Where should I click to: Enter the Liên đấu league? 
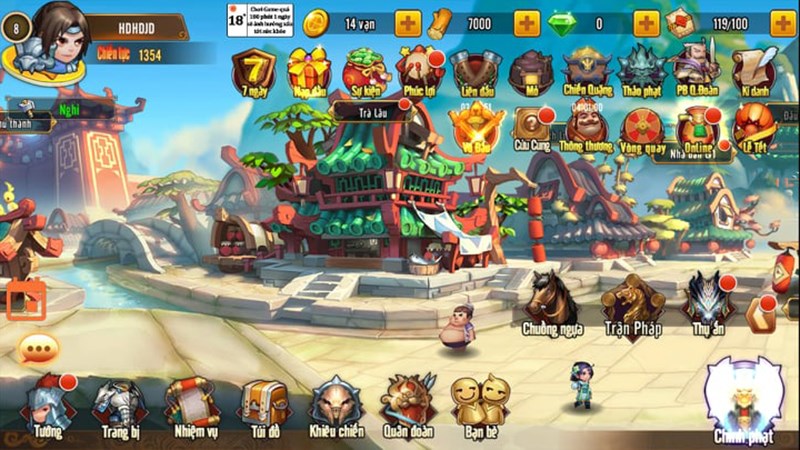coord(475,71)
